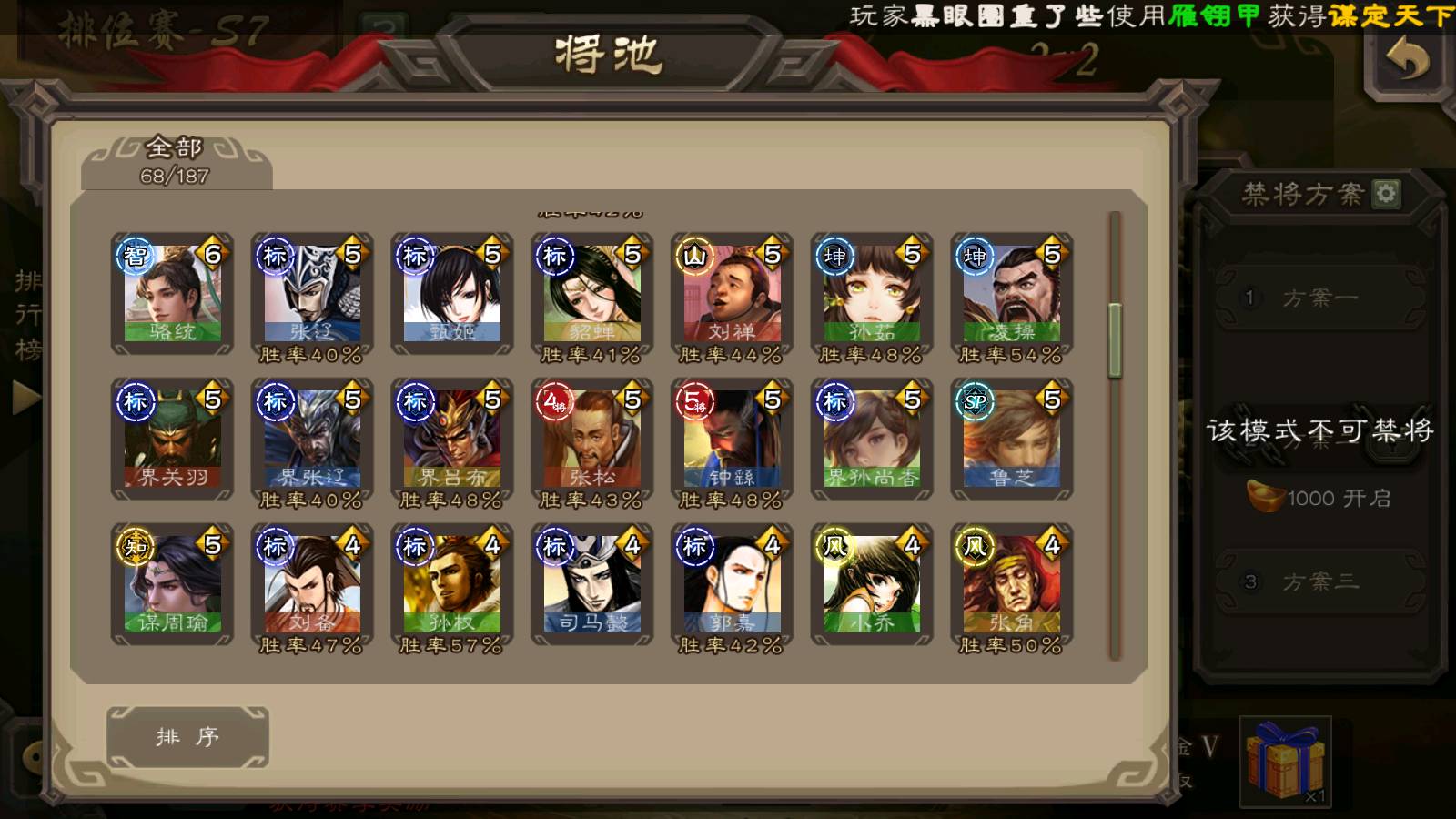Open the 禁将方案 gear settings
This screenshot has height=819, width=1456.
1386,194
